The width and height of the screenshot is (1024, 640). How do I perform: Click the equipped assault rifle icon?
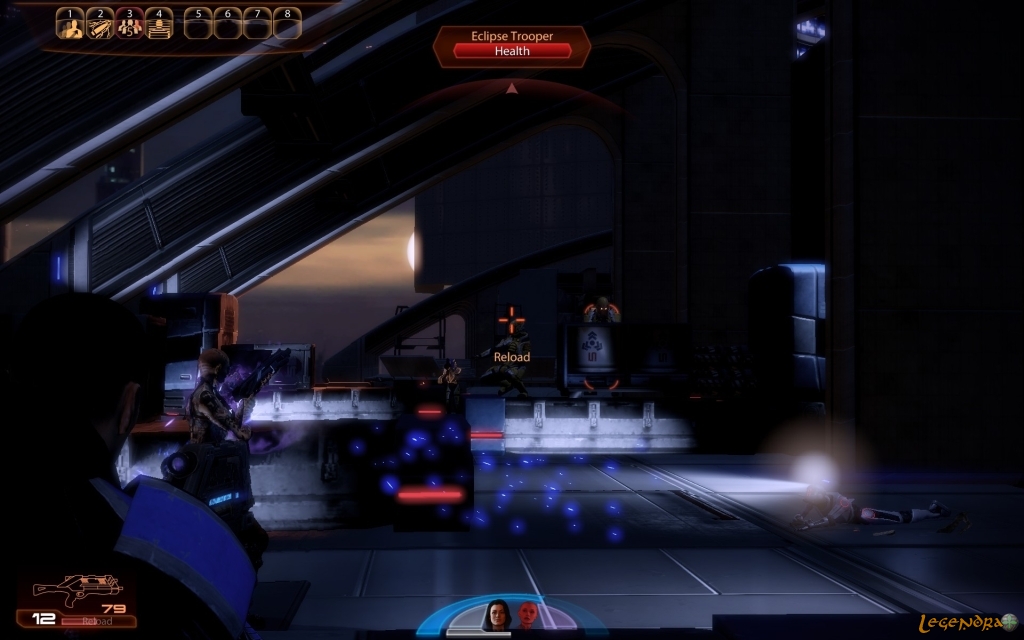pos(78,590)
